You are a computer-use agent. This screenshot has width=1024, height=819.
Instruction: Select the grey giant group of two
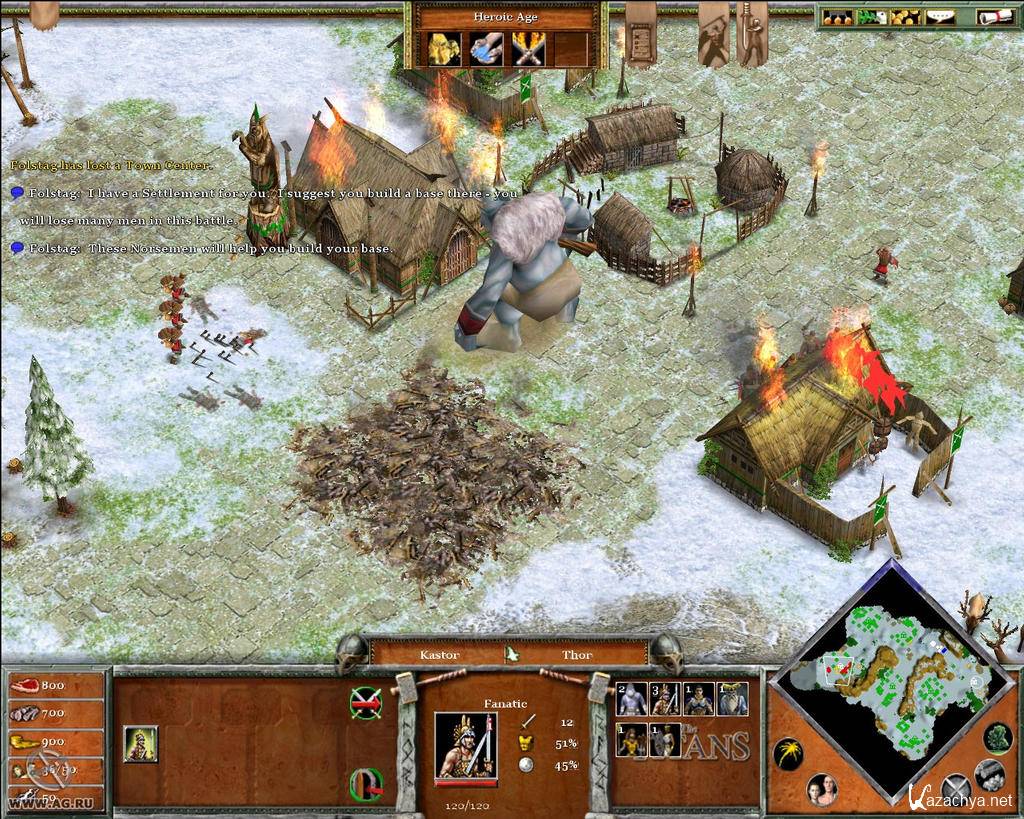[632, 699]
